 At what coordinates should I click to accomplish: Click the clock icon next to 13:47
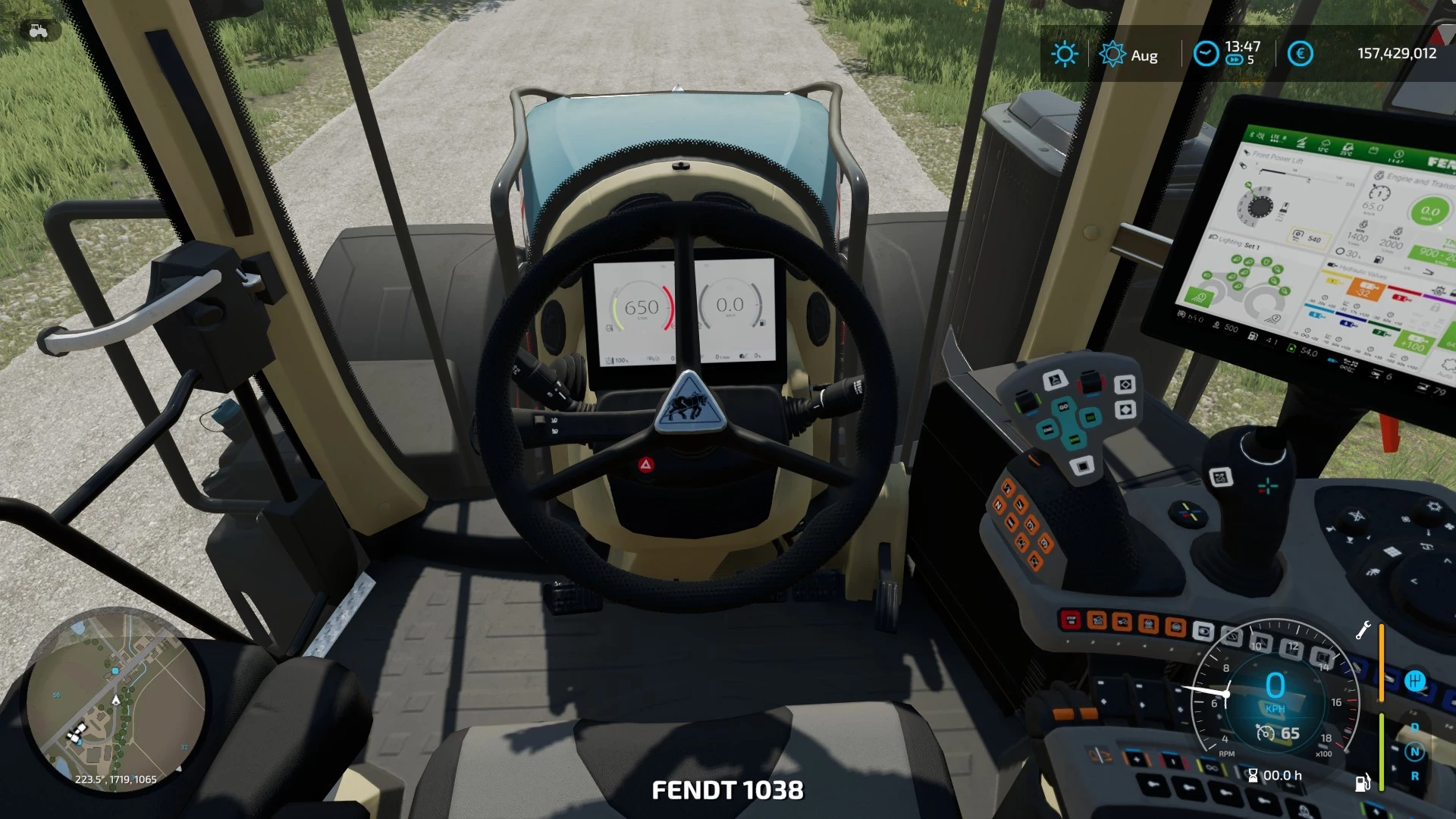(x=1206, y=53)
